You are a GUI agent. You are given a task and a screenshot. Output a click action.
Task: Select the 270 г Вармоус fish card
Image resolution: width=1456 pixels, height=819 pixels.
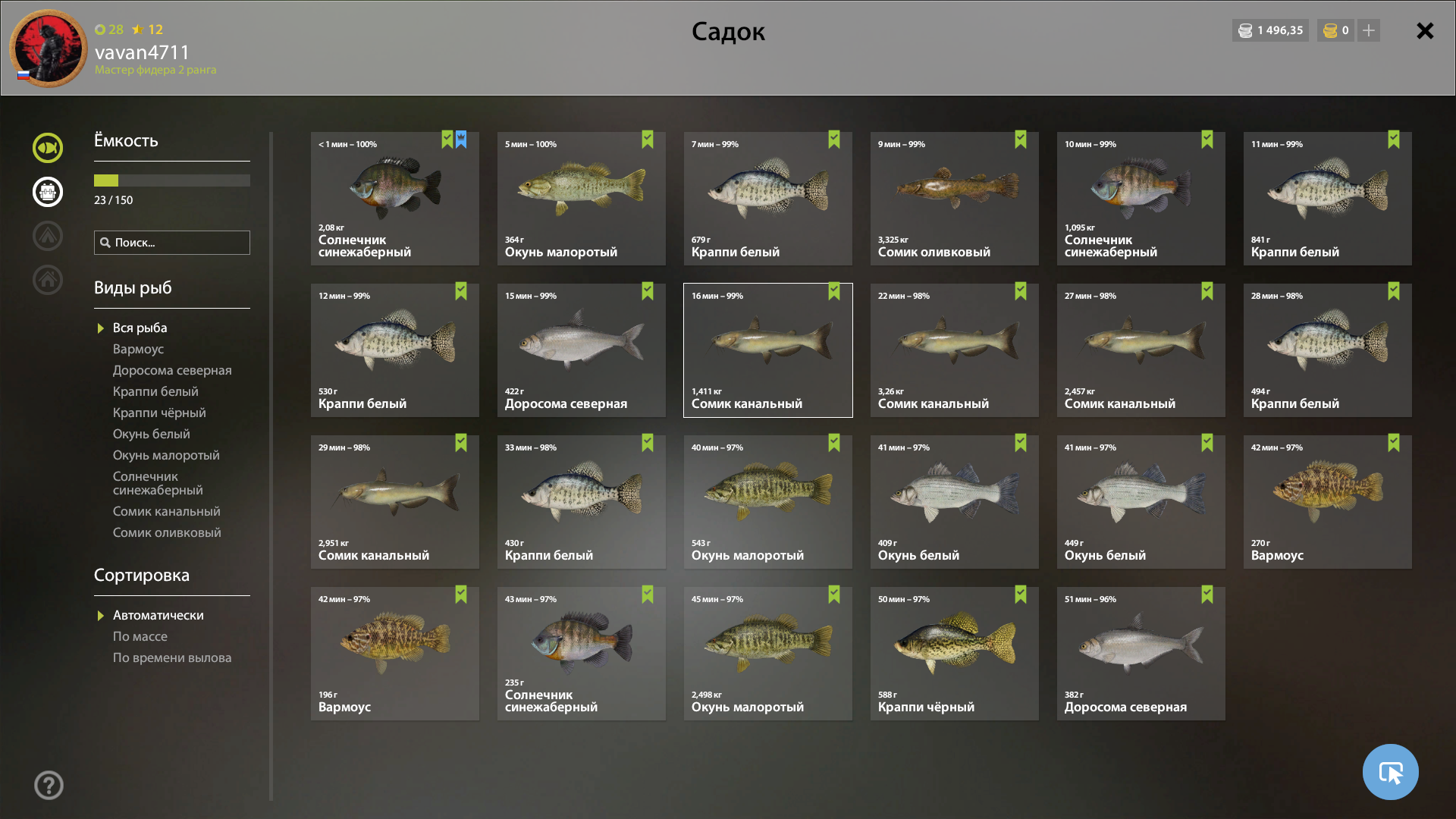(x=1327, y=502)
